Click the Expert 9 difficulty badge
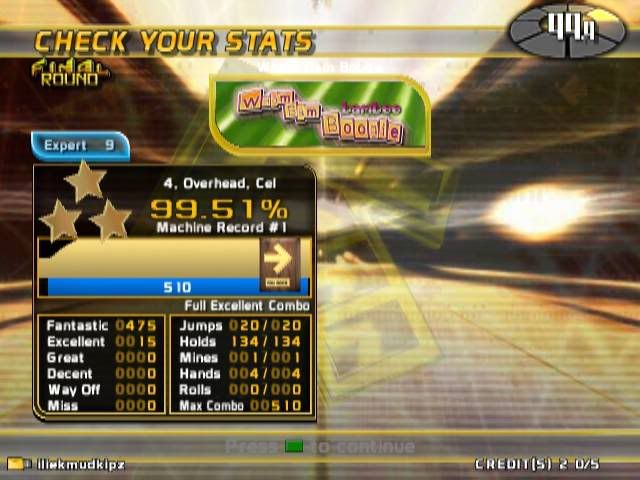Viewport: 640px width, 480px height. click(x=80, y=146)
